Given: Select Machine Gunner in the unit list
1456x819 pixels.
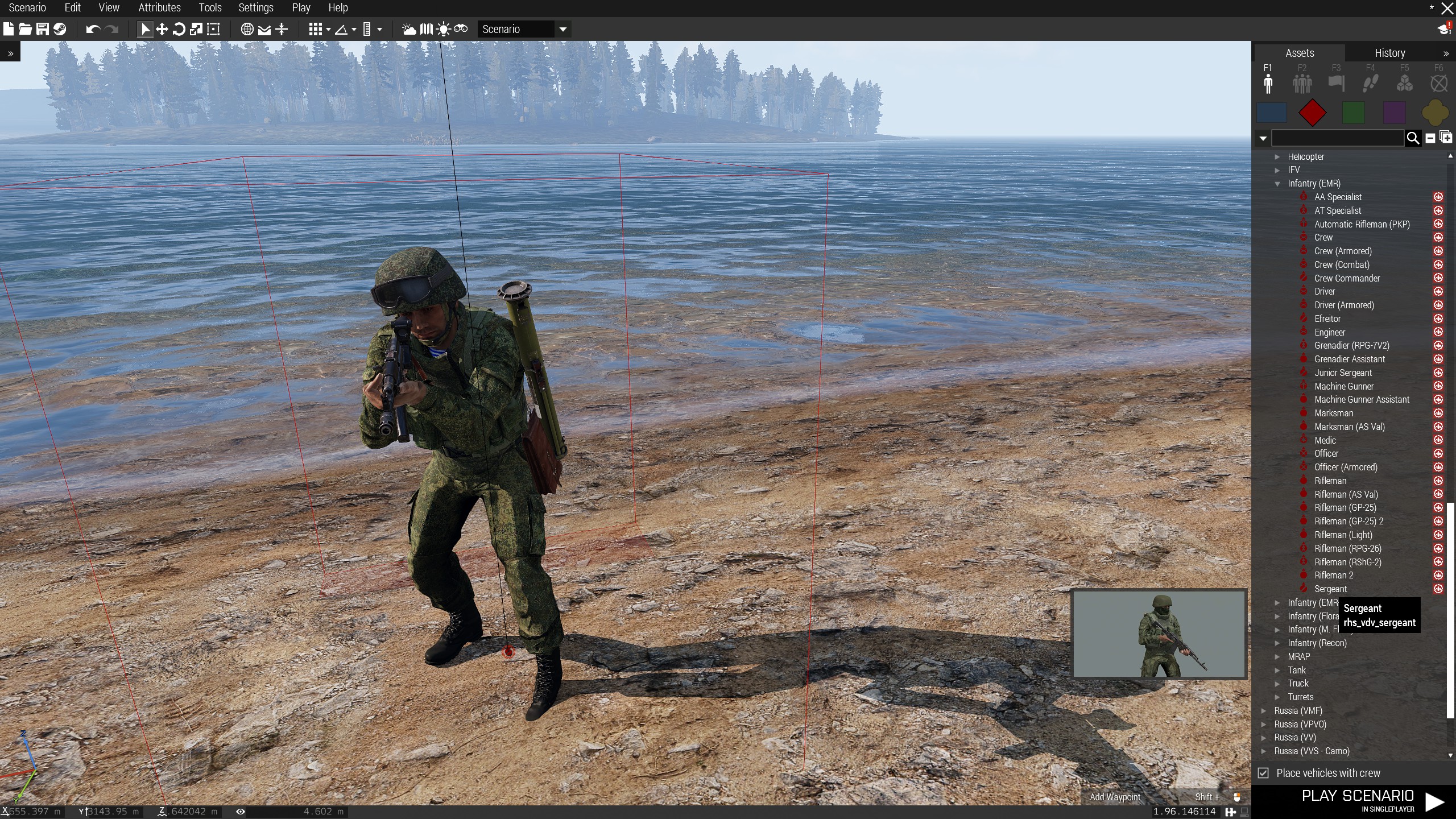Looking at the screenshot, I should pyautogui.click(x=1343, y=386).
